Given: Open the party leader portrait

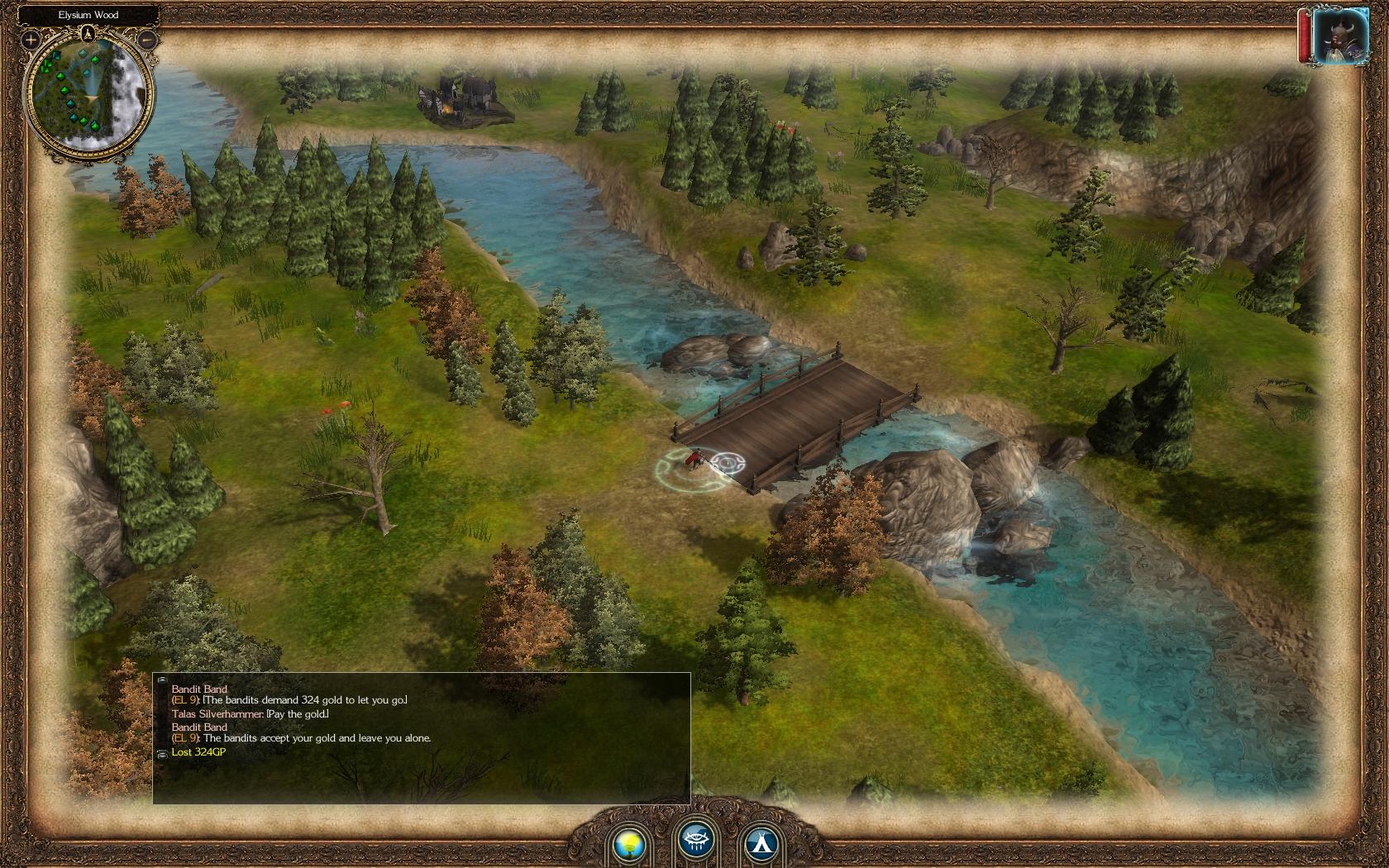Looking at the screenshot, I should pos(1339,38).
